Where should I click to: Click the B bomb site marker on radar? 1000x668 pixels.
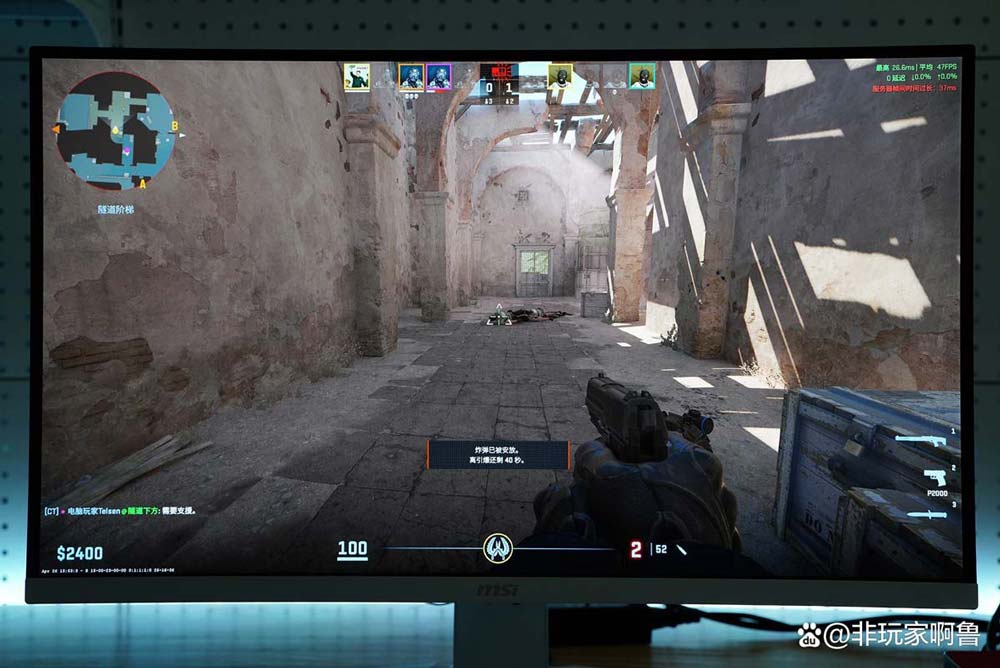pyautogui.click(x=174, y=126)
